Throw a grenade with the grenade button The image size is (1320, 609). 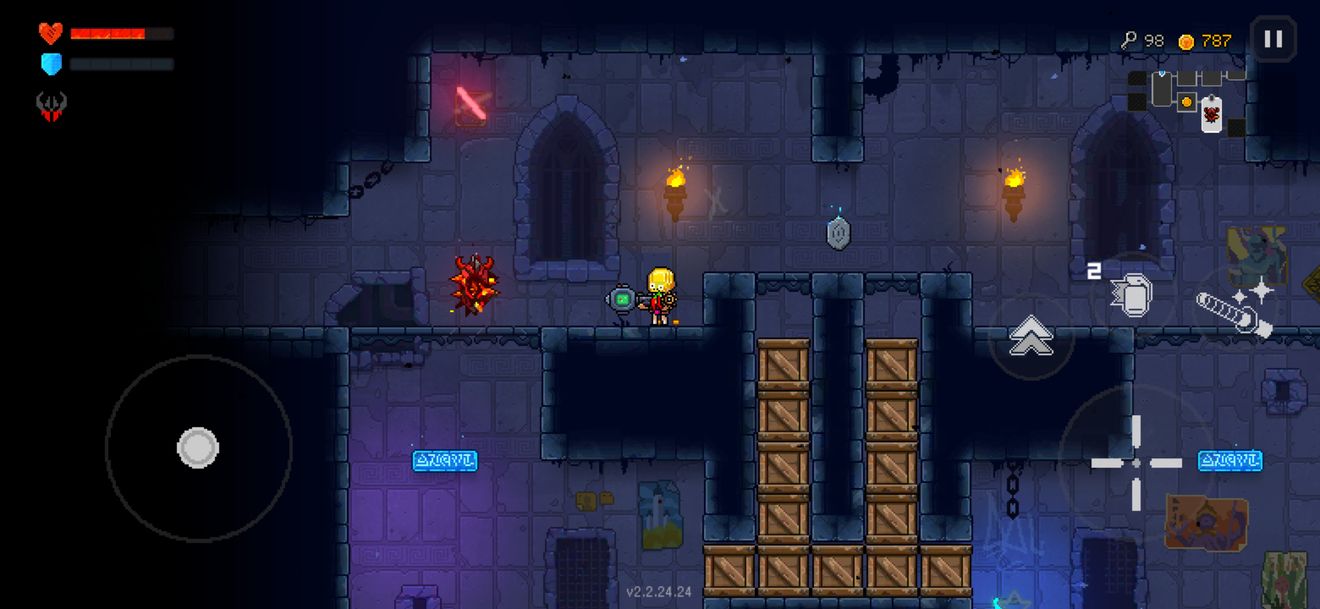pos(1132,295)
